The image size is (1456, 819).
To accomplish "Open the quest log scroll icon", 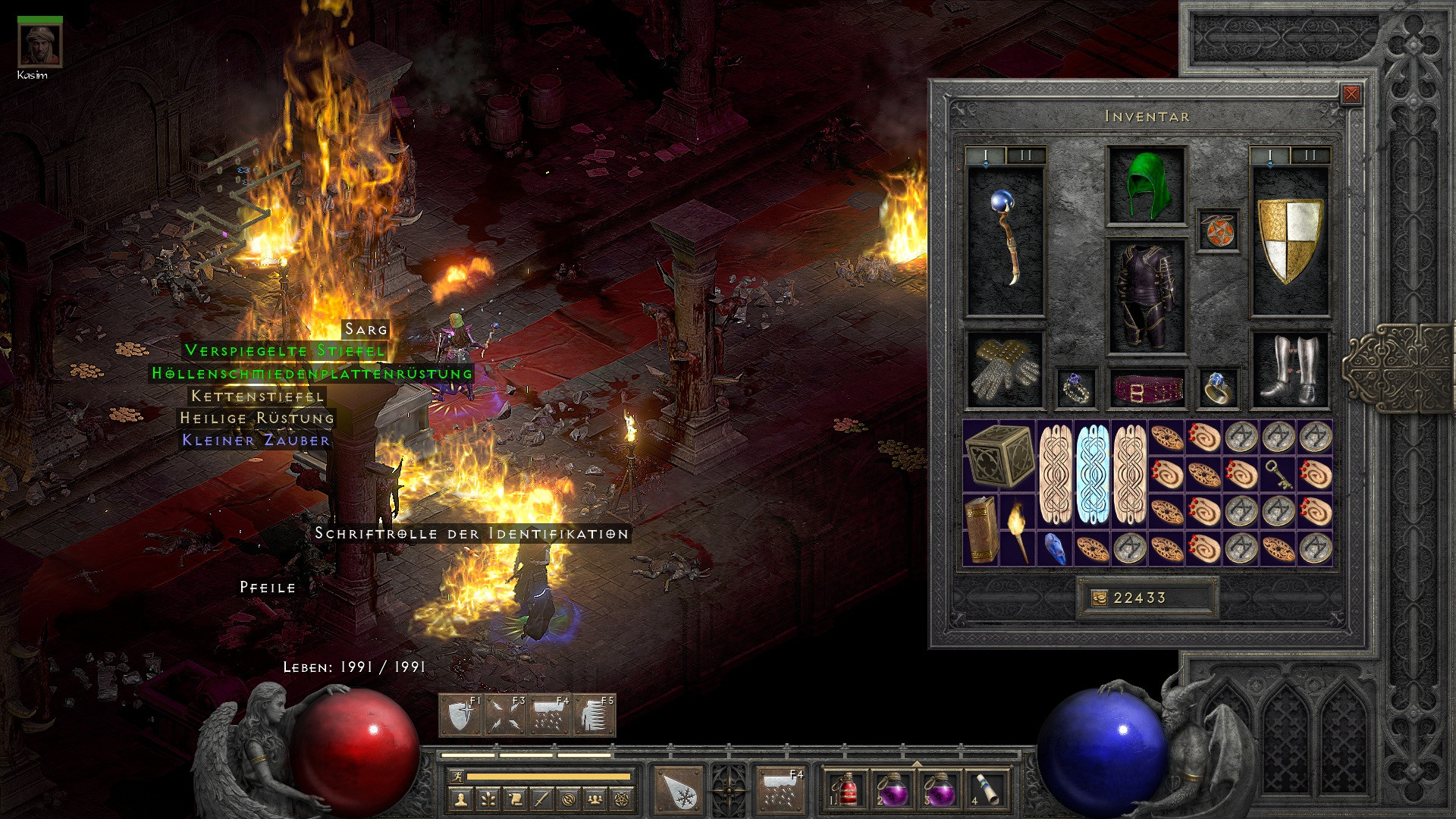I will click(516, 799).
